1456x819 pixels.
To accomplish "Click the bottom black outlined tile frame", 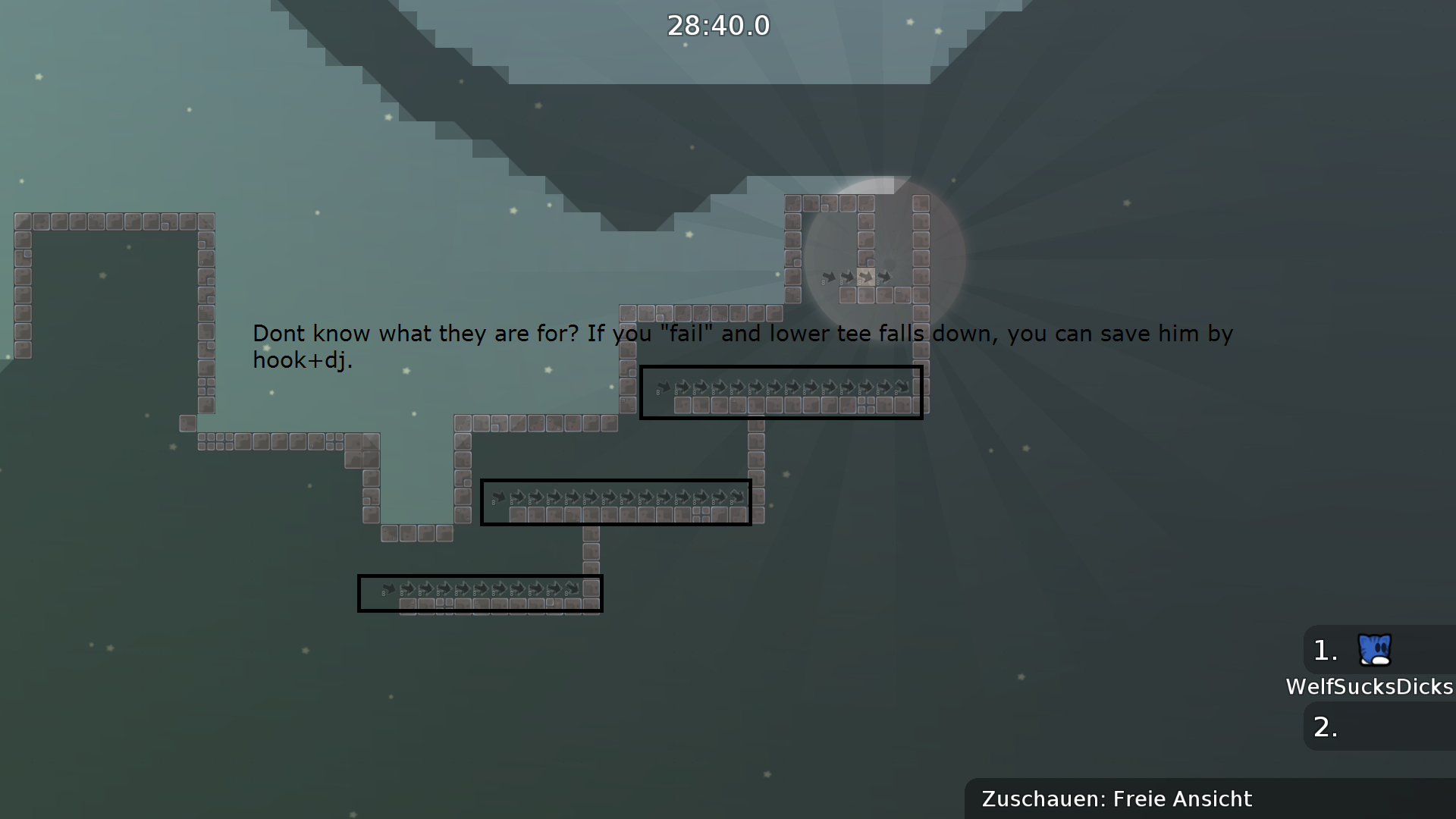I will point(480,594).
